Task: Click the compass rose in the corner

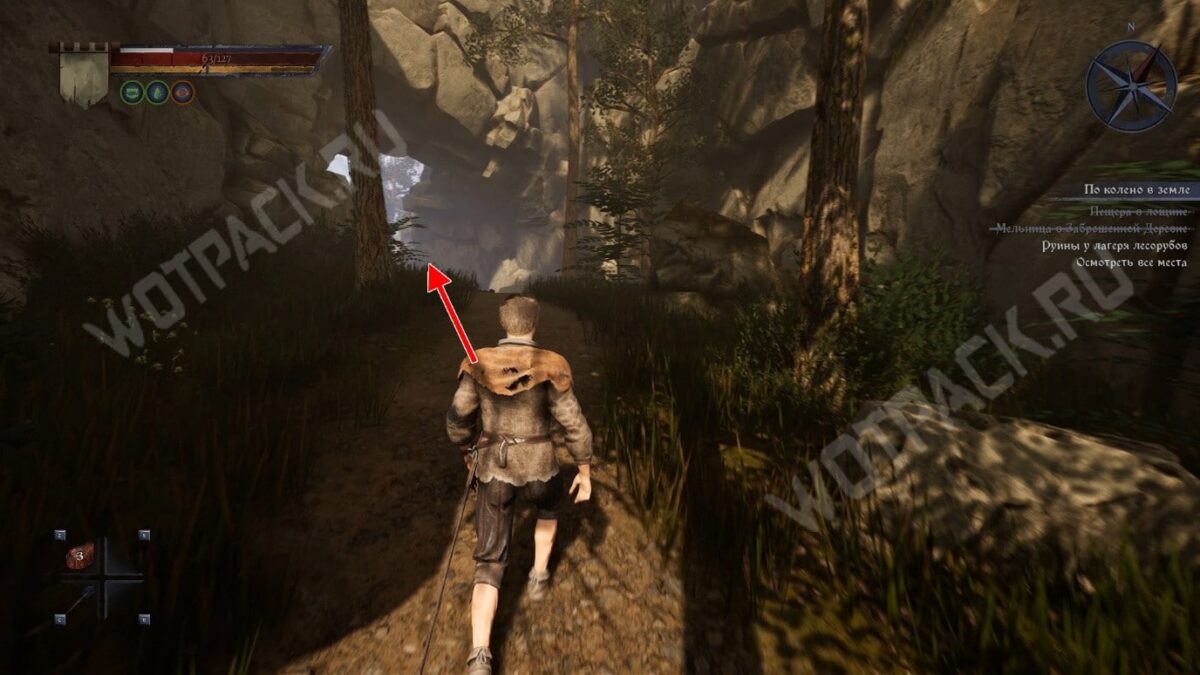Action: pyautogui.click(x=1131, y=87)
